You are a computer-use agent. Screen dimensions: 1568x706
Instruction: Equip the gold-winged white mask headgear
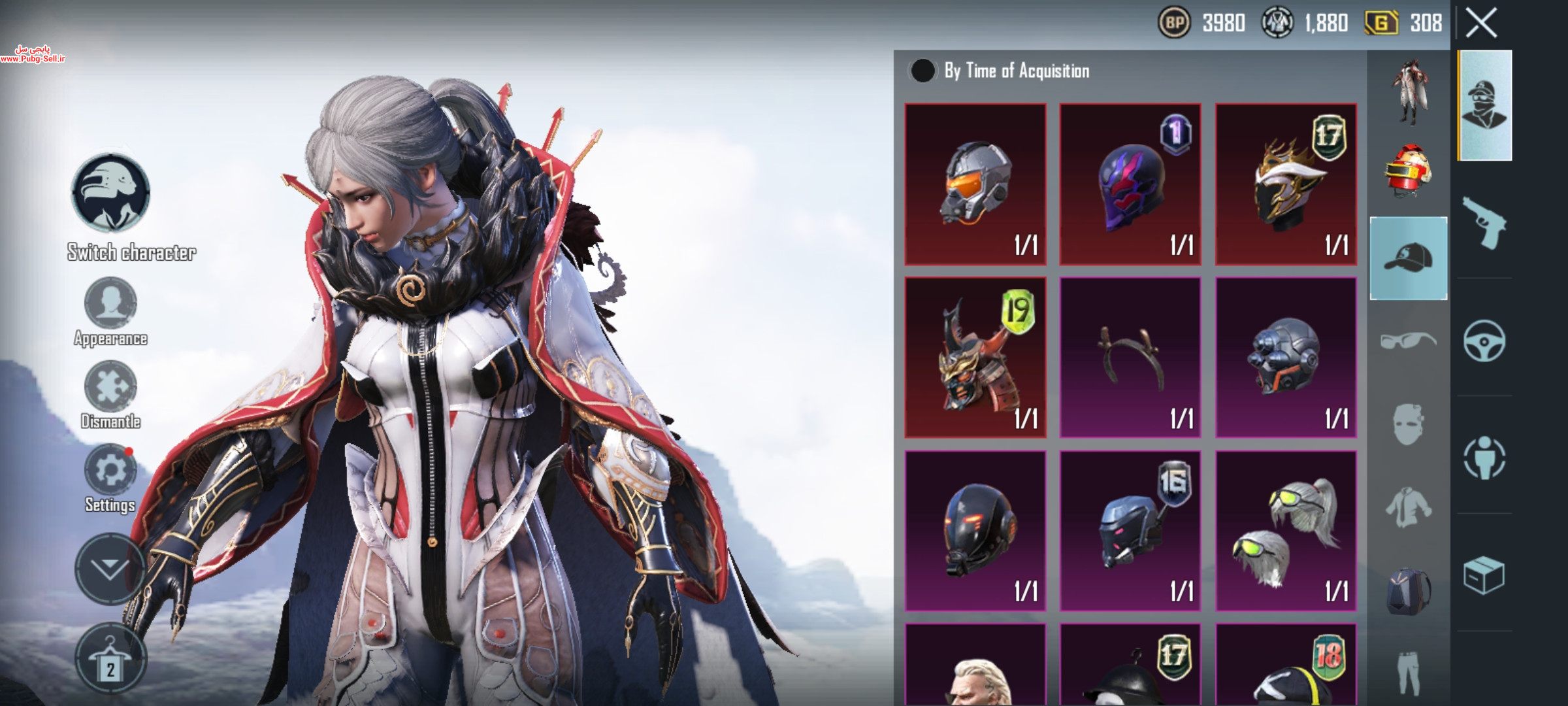point(1286,184)
